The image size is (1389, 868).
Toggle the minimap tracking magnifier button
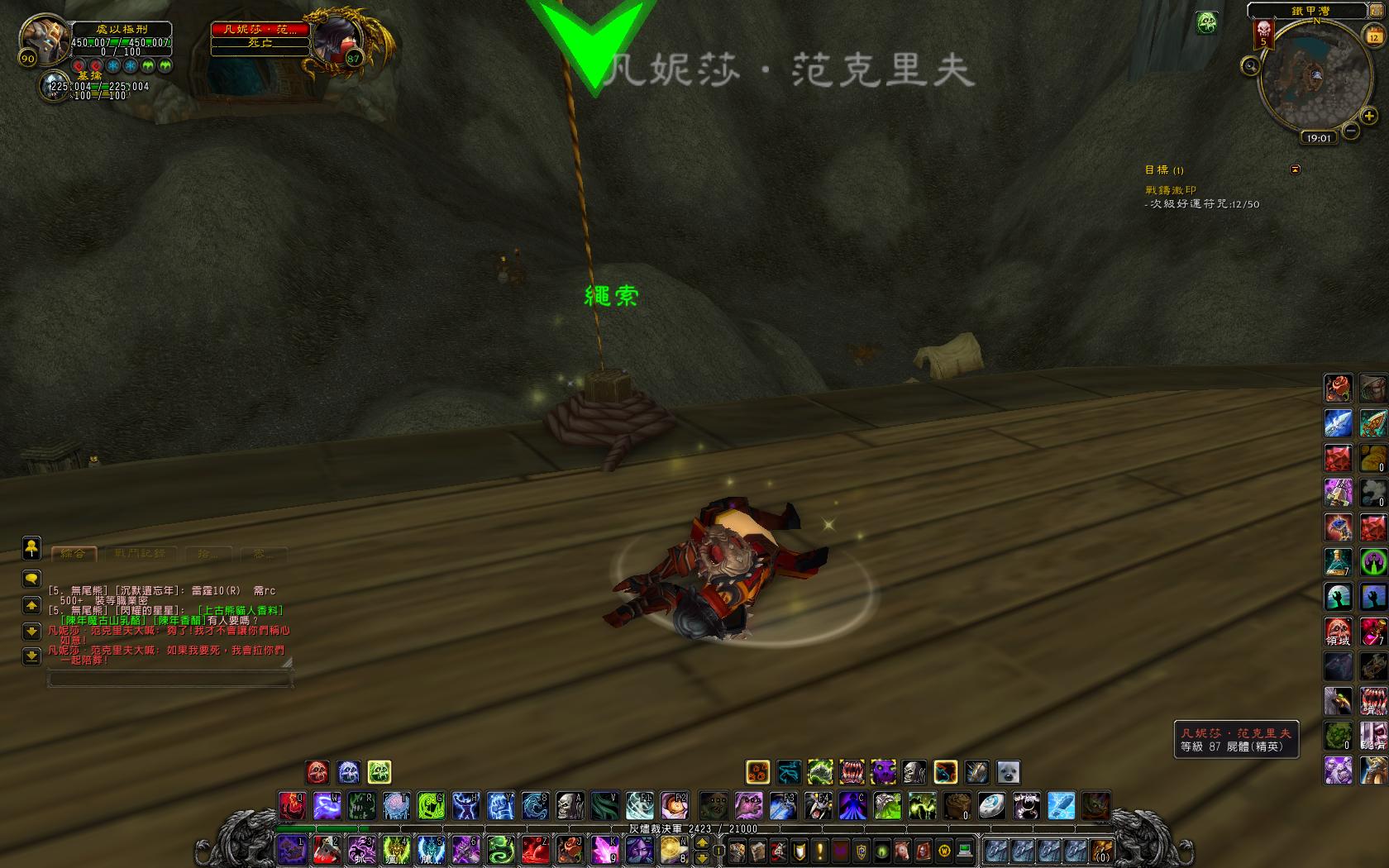pyautogui.click(x=1251, y=66)
